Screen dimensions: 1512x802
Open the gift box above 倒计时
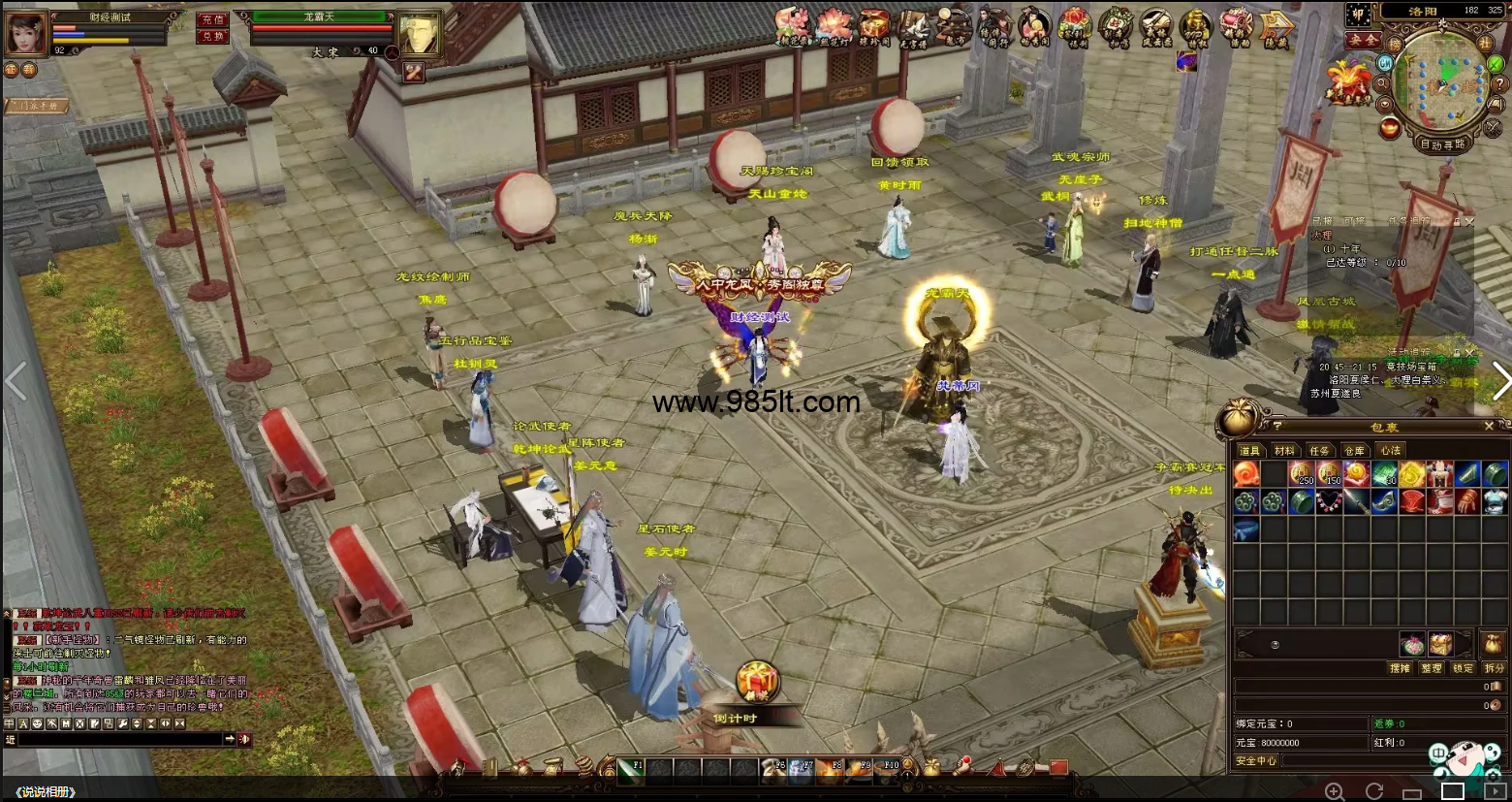pyautogui.click(x=757, y=682)
